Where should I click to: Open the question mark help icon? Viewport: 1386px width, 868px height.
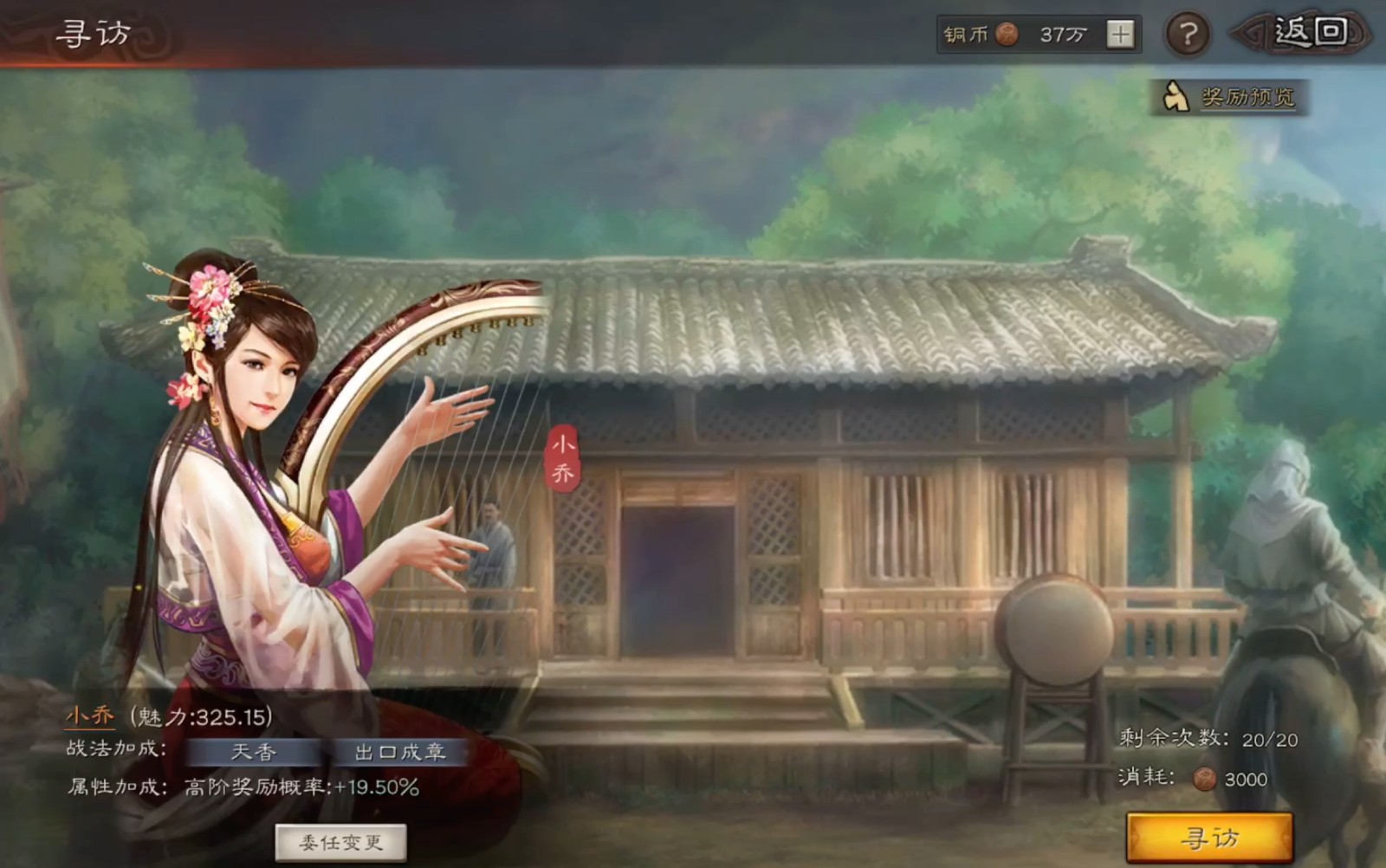click(1186, 34)
